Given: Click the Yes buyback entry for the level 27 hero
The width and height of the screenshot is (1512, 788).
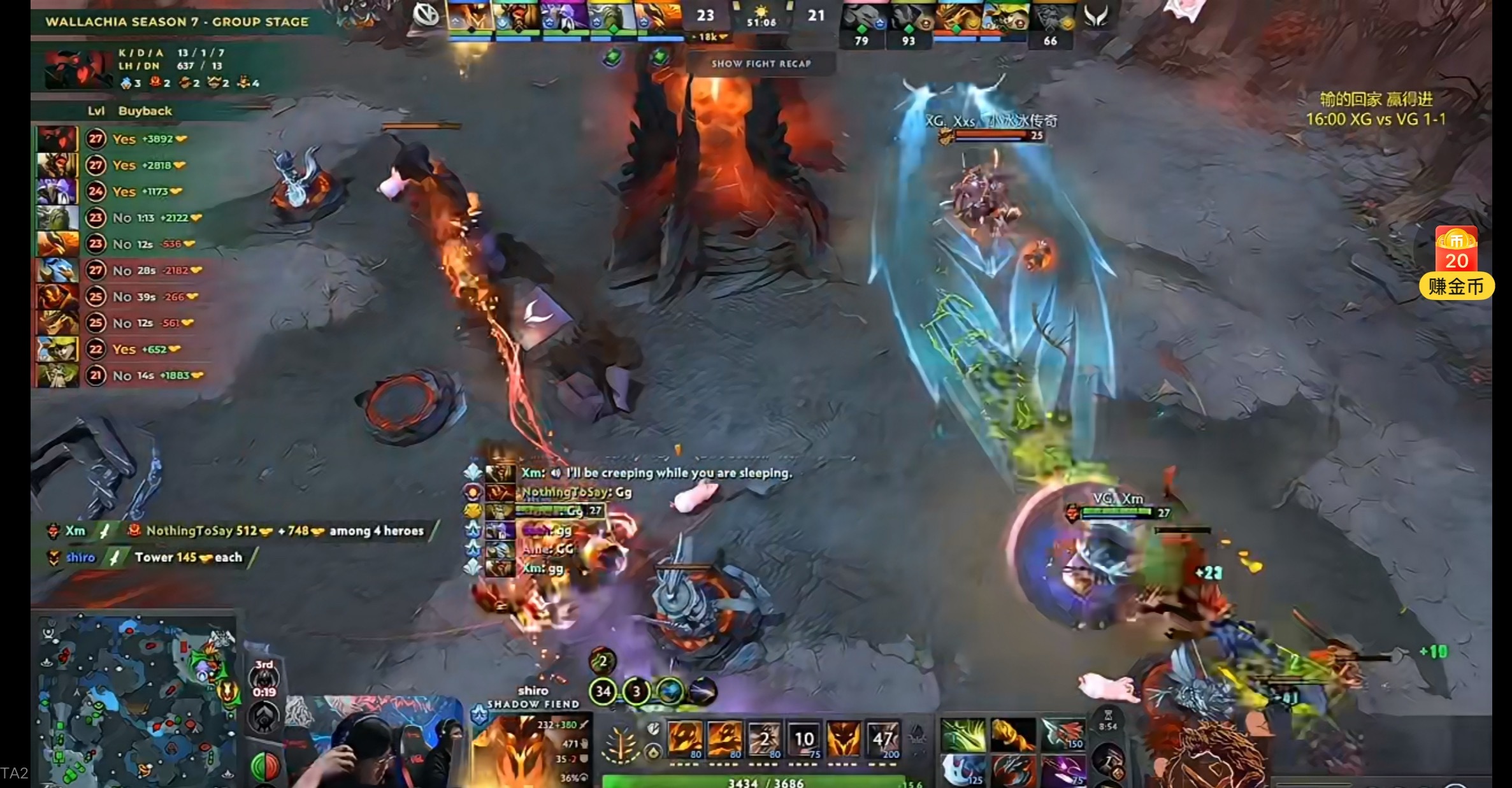Looking at the screenshot, I should click(125, 139).
